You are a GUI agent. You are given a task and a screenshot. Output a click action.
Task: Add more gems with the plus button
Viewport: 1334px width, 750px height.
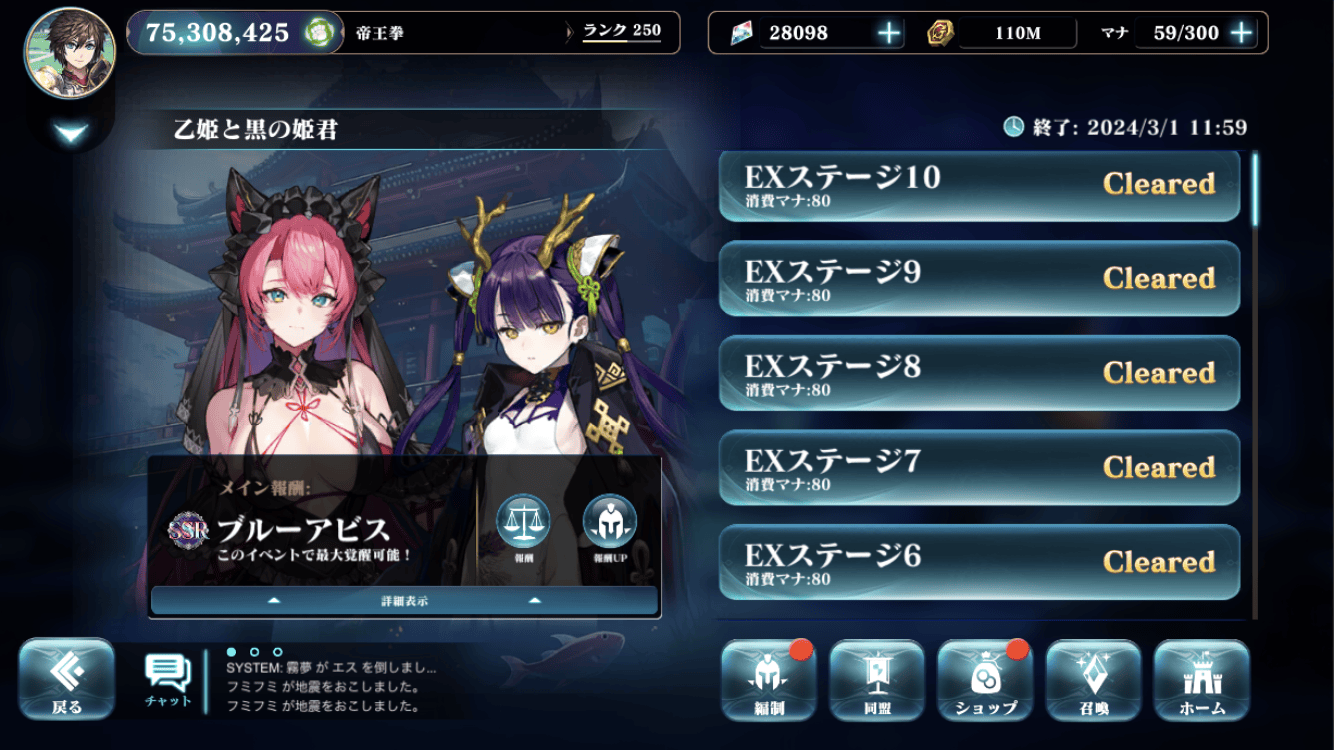click(889, 33)
